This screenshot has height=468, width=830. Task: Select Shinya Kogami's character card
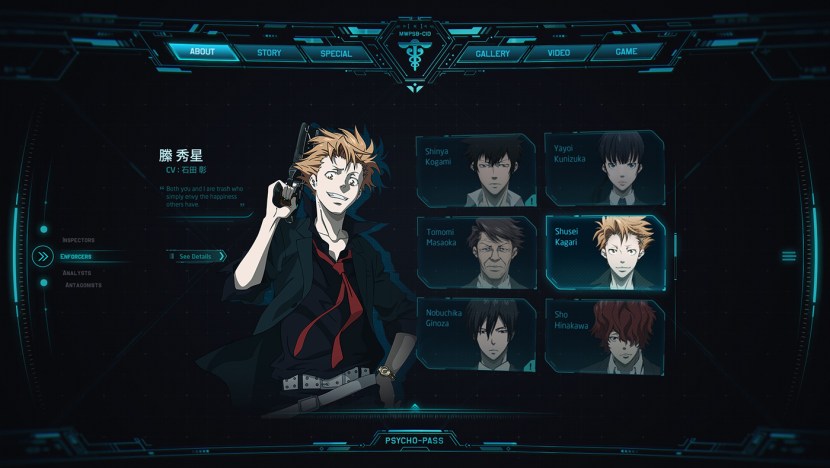(x=475, y=170)
